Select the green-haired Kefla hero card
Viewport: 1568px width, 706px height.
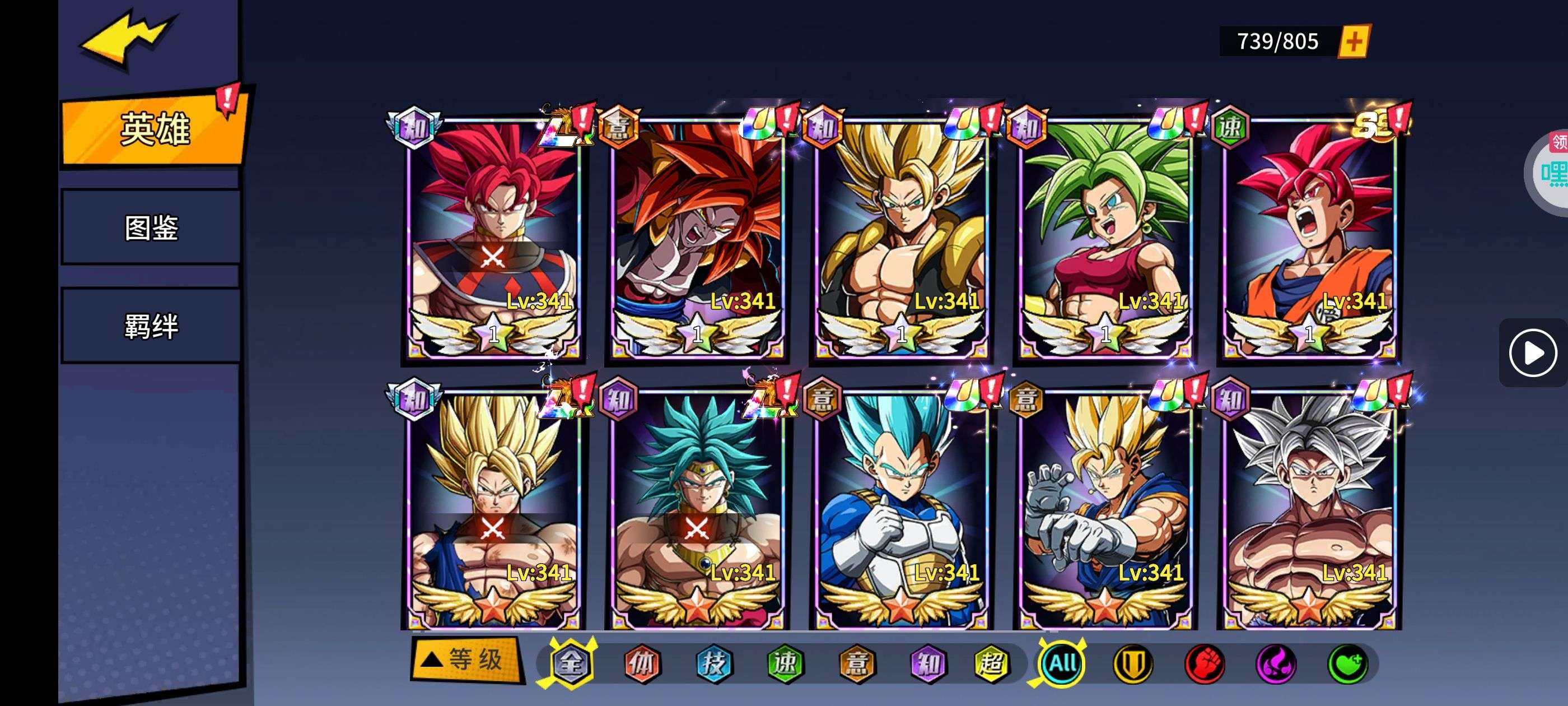[x=1105, y=238]
